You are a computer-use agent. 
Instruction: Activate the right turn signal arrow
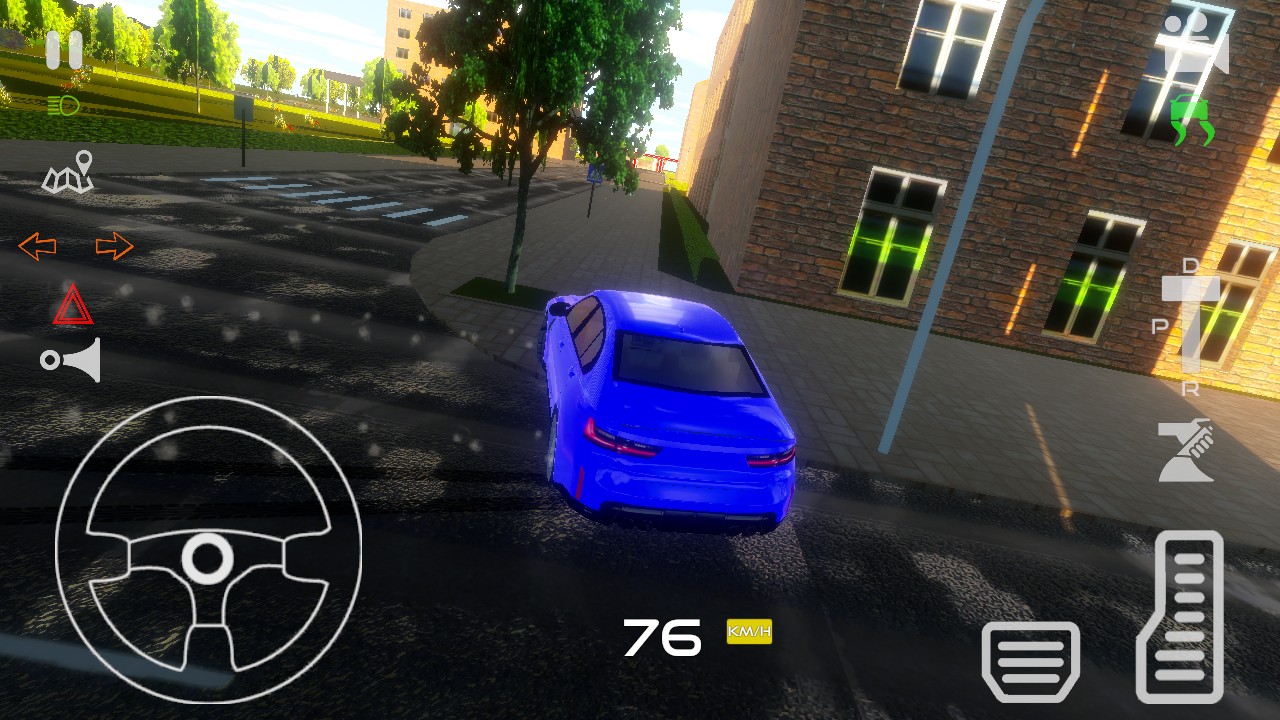(114, 246)
